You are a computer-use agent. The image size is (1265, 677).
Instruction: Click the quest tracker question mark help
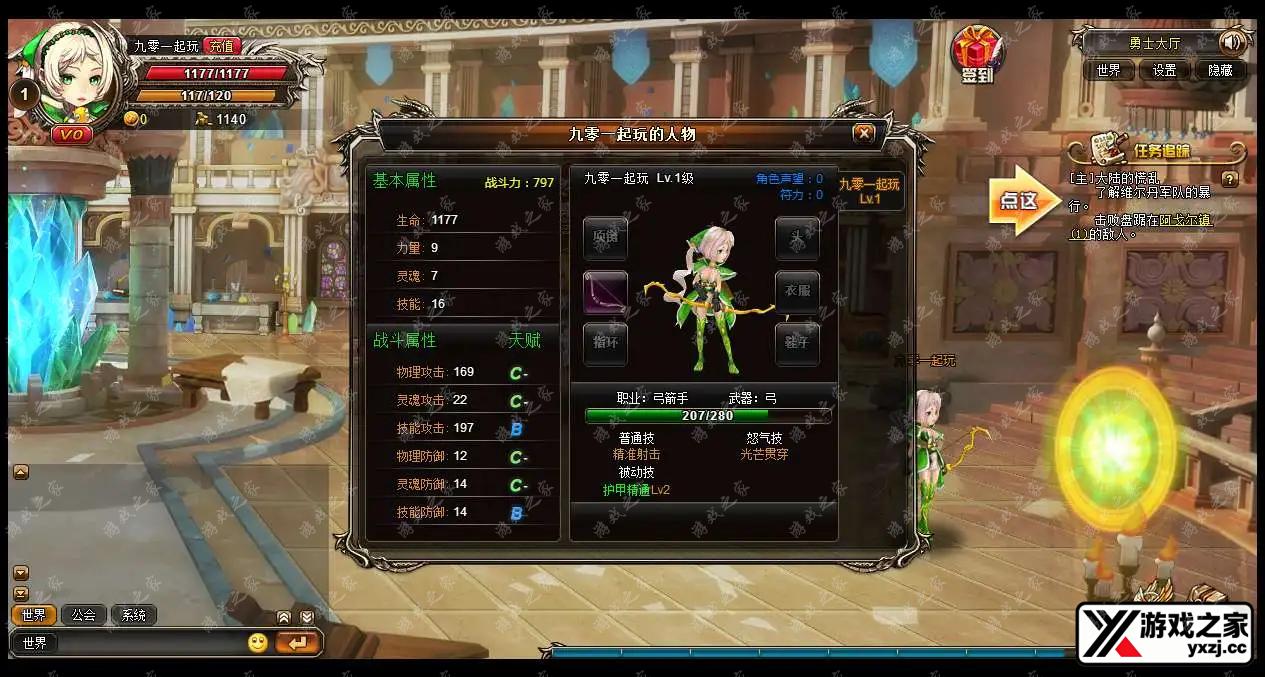pyautogui.click(x=1230, y=180)
